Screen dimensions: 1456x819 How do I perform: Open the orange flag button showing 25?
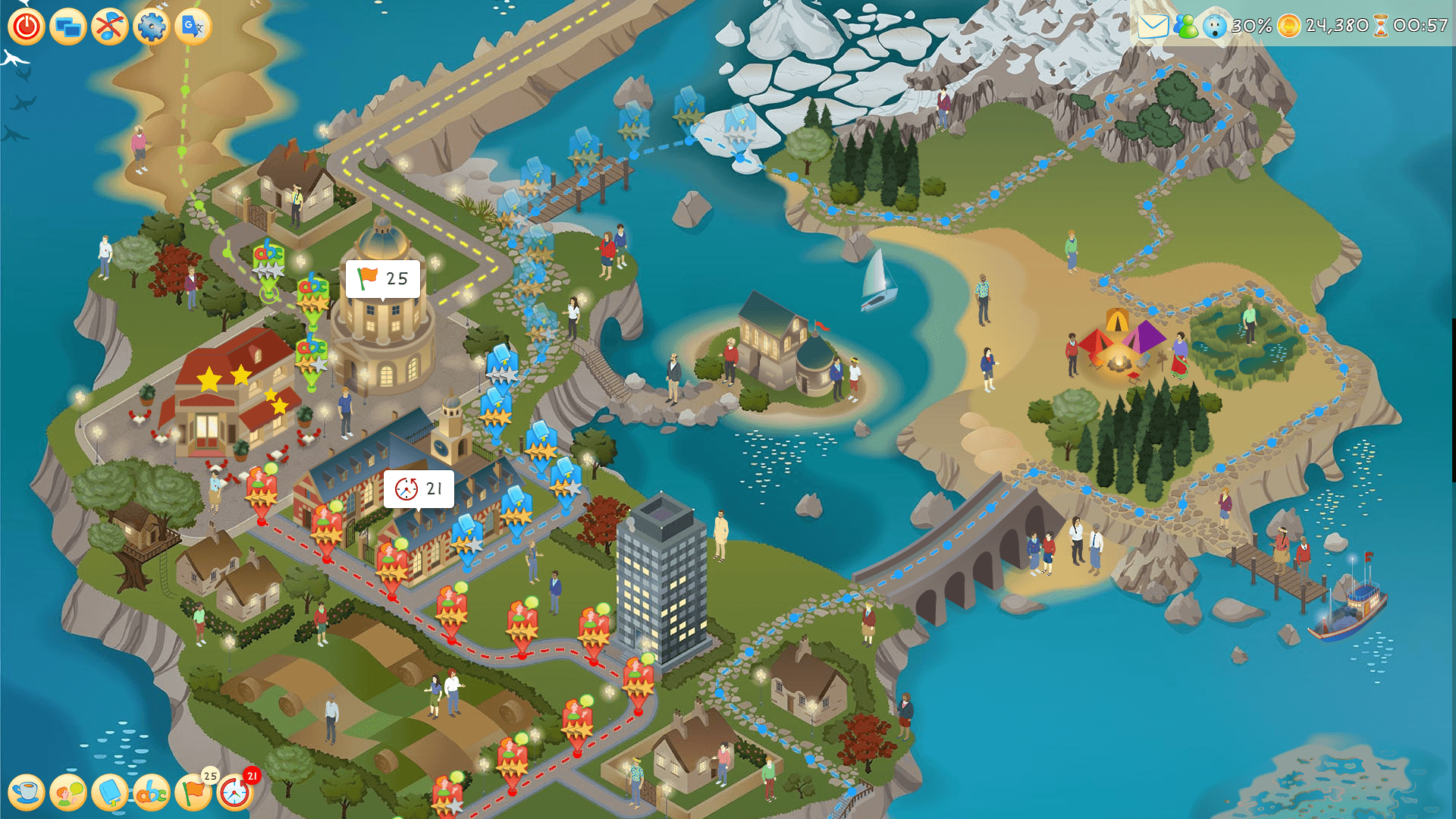pyautogui.click(x=193, y=792)
